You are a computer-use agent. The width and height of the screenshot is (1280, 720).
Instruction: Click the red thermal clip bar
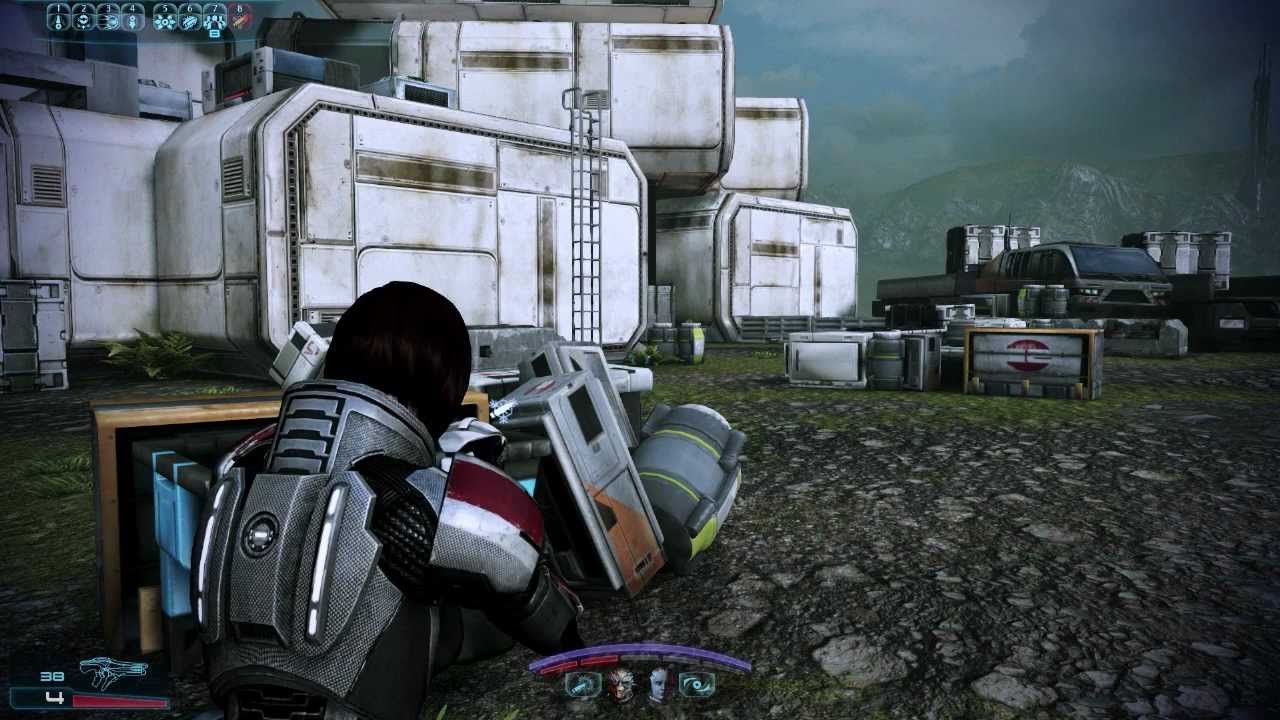(120, 701)
